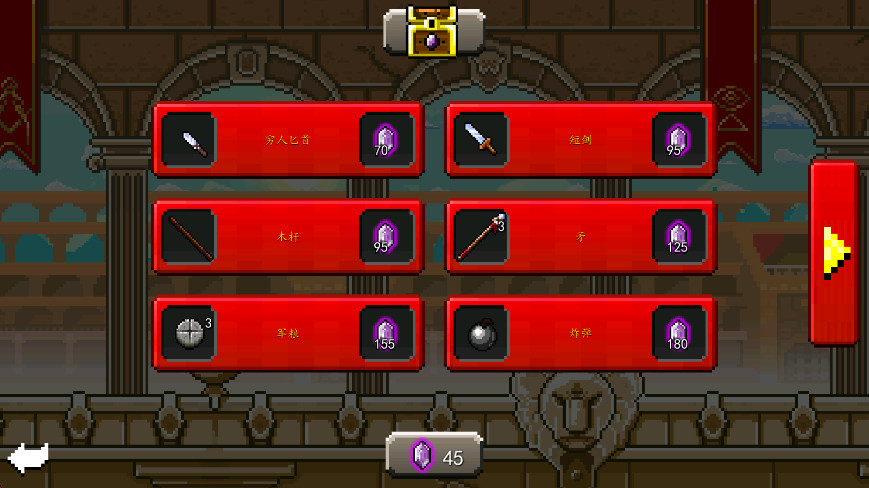The width and height of the screenshot is (869, 488).
Task: Select the 军粮 ration item costing 155
Action: pyautogui.click(x=288, y=333)
